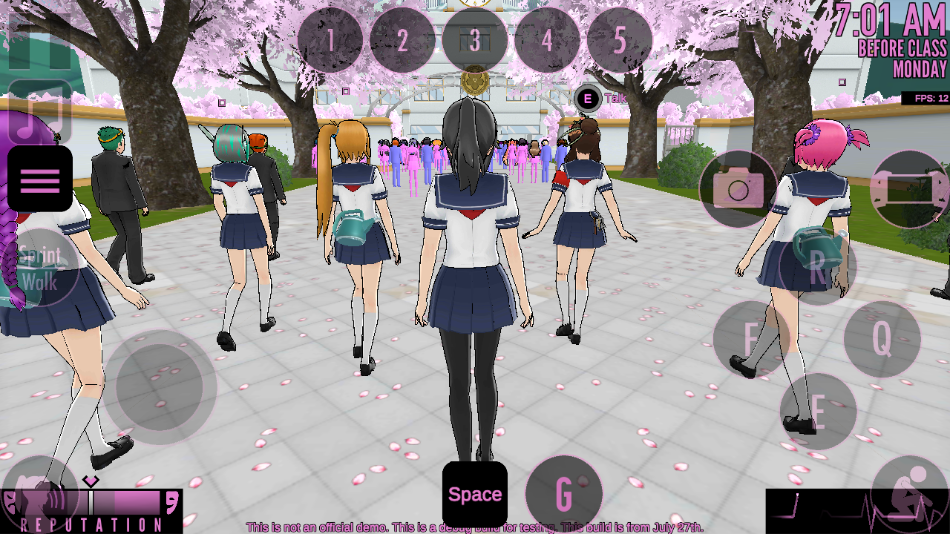950x534 pixels.
Task: Tap the F touch button
Action: [x=751, y=339]
